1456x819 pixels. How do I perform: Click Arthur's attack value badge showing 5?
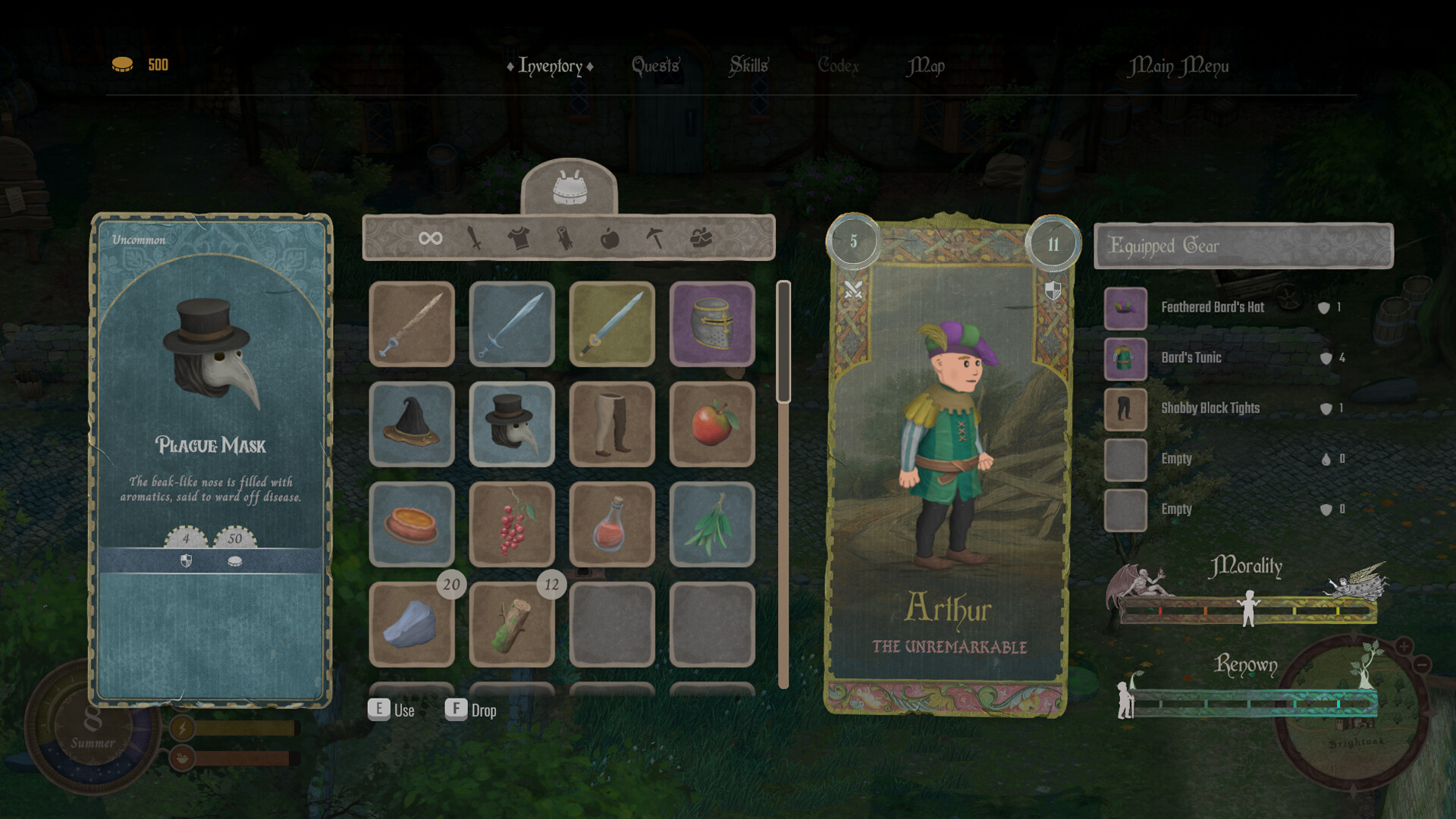pos(854,242)
